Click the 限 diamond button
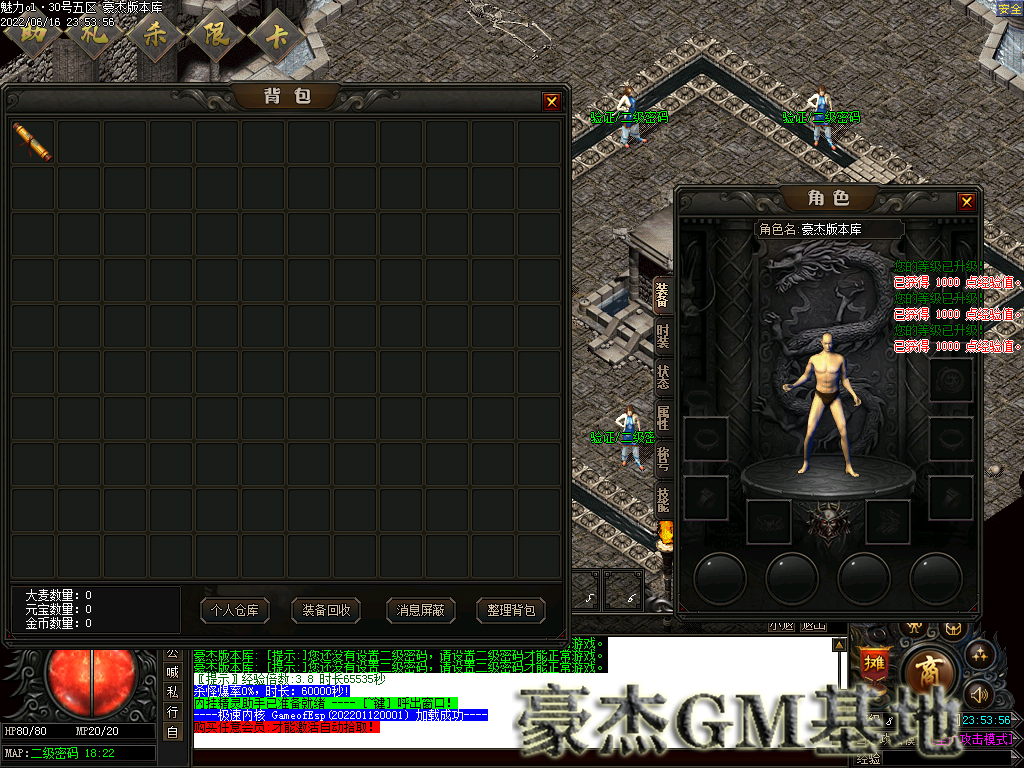 coord(216,34)
